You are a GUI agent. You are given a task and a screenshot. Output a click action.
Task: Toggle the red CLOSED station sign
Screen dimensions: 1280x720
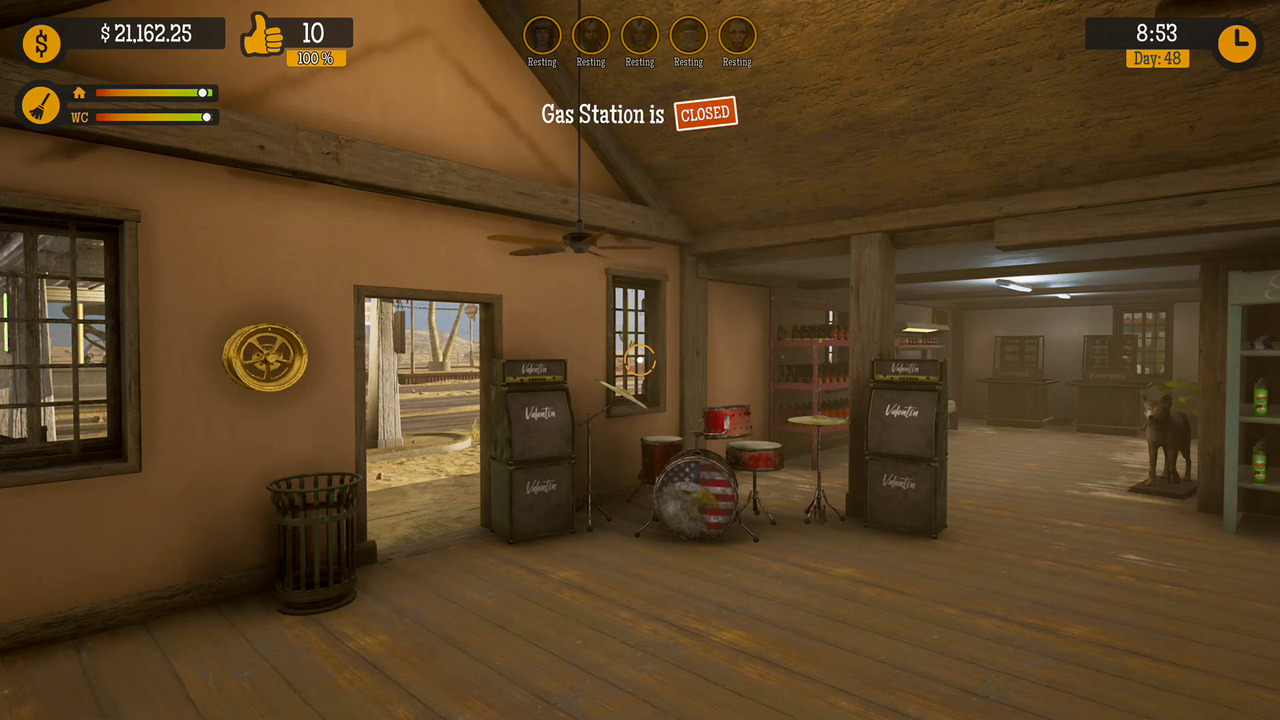[x=705, y=113]
